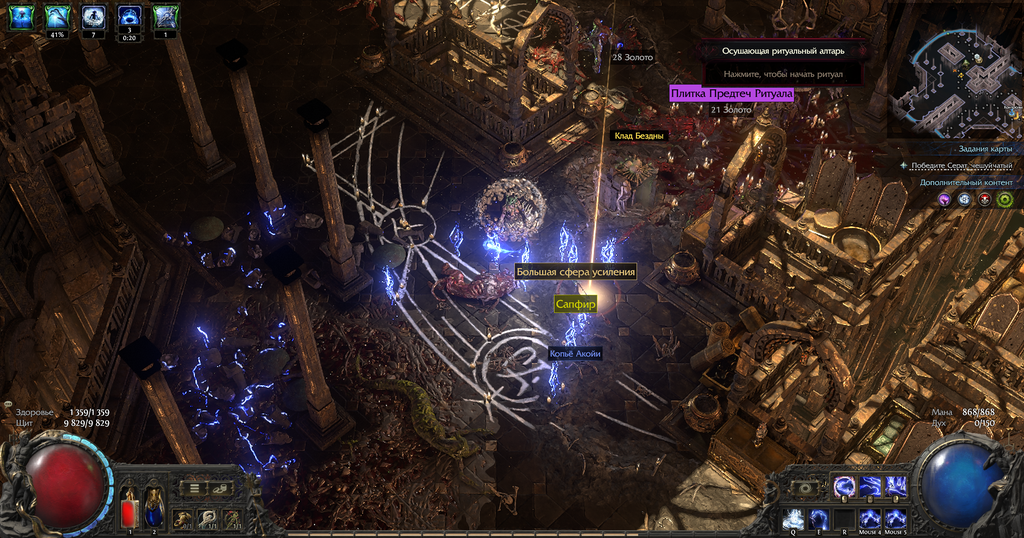Image resolution: width=1024 pixels, height=538 pixels.
Task: Select the 'Победите Серат' map objective
Action: pos(962,165)
